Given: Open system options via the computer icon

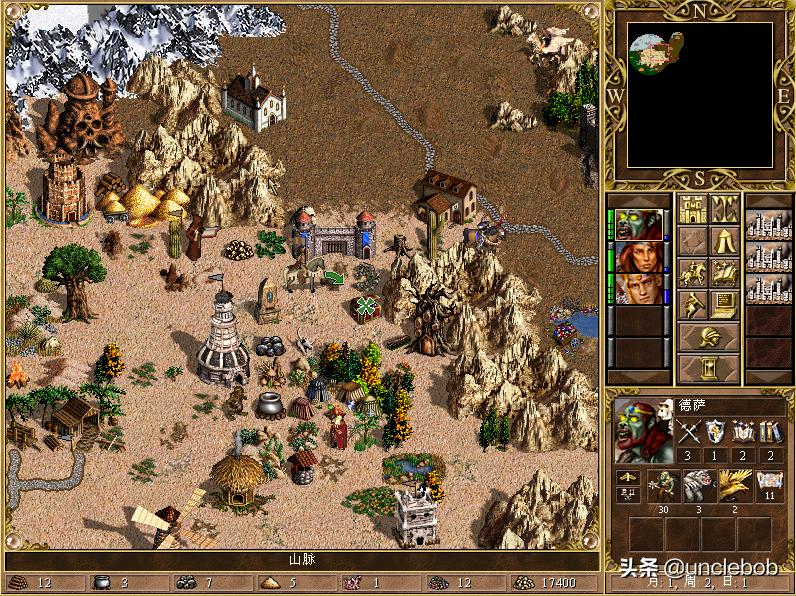Looking at the screenshot, I should [724, 303].
